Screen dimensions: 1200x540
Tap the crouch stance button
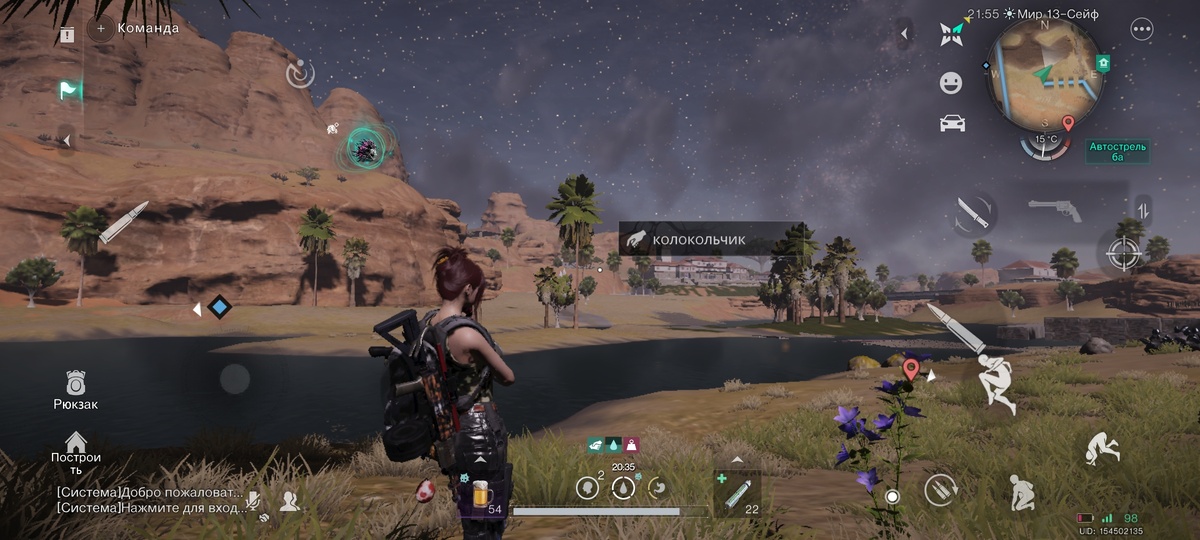click(1021, 491)
